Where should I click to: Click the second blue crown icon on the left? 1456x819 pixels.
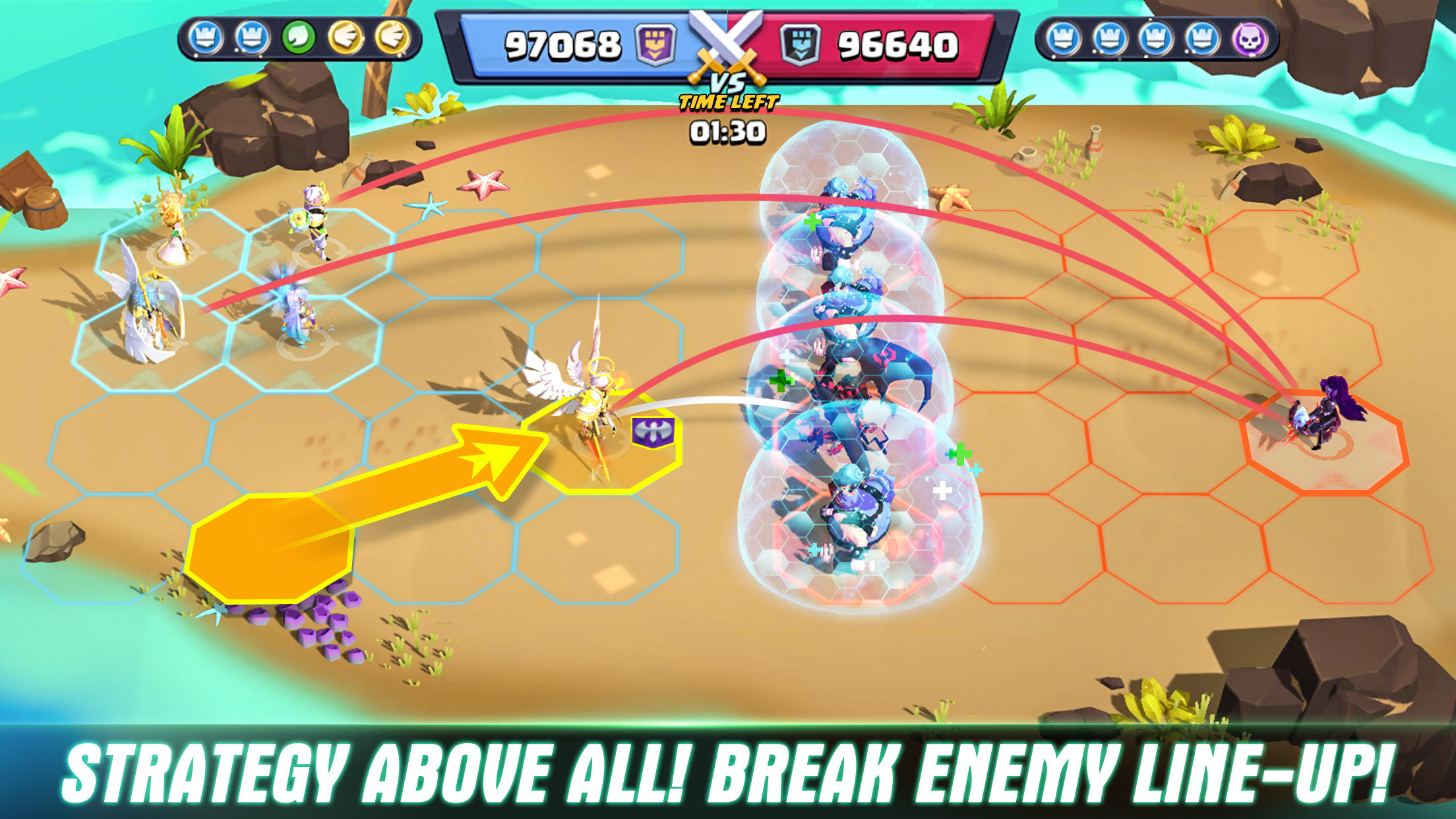pyautogui.click(x=251, y=38)
